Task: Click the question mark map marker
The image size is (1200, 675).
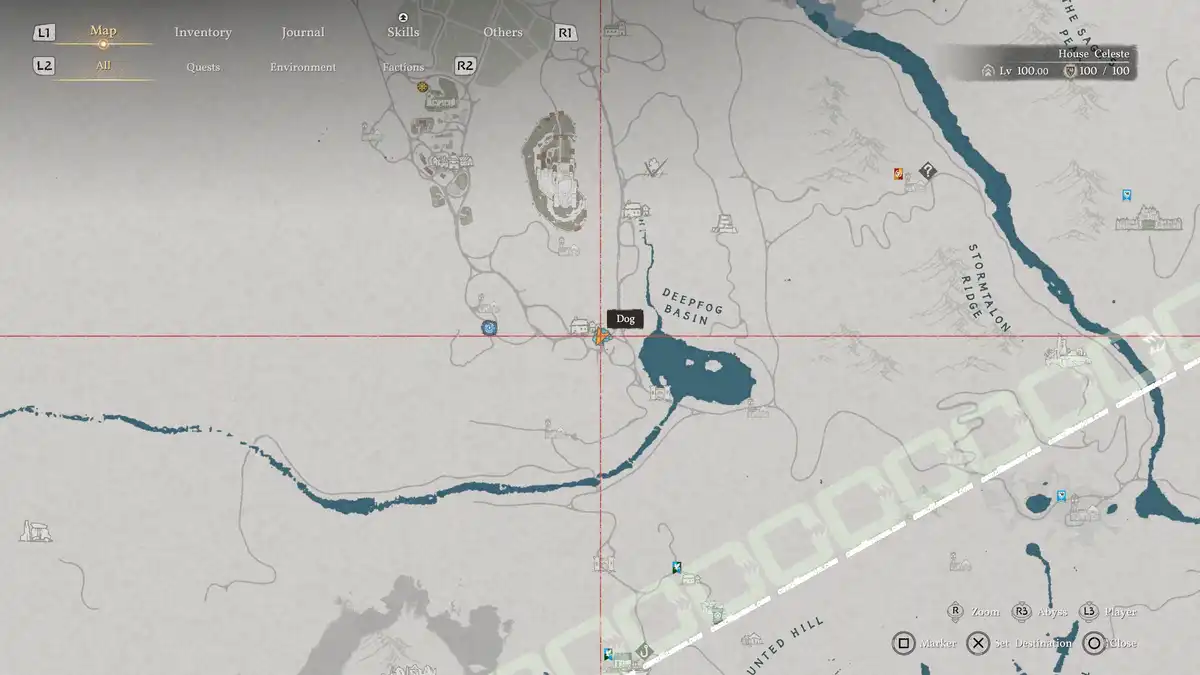Action: tap(927, 172)
